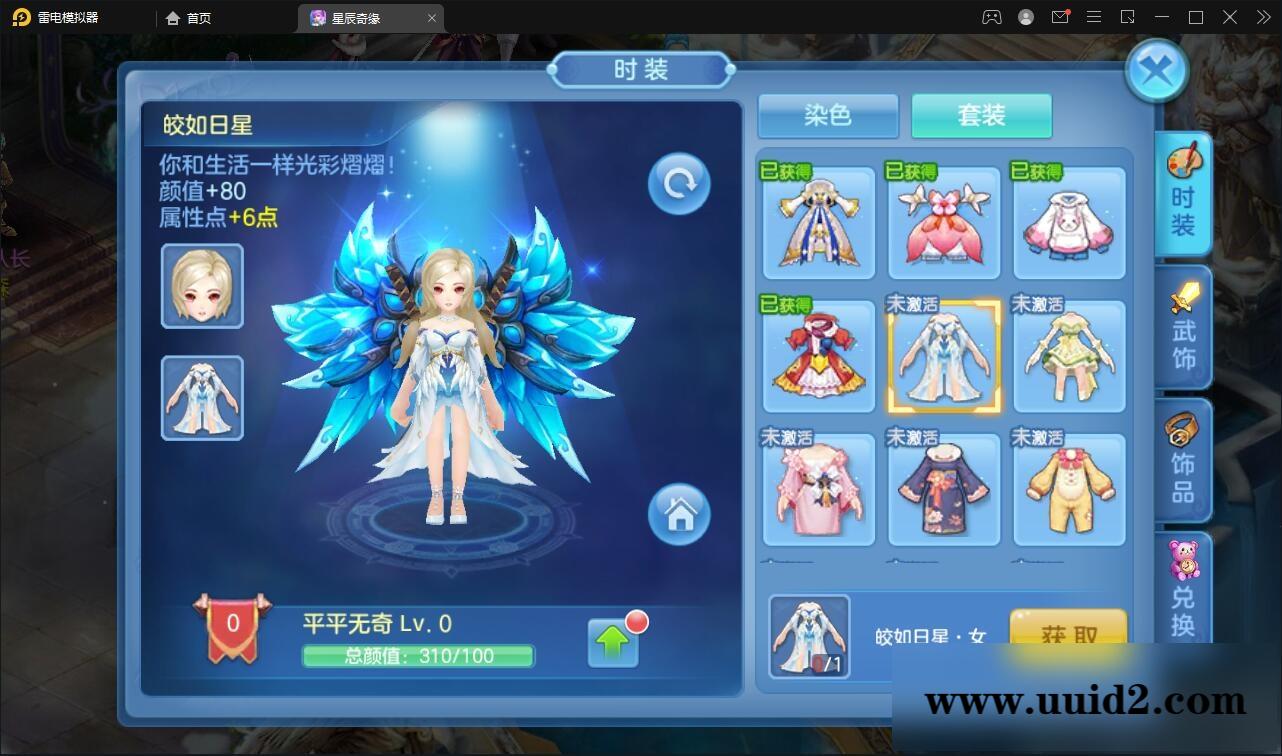Screen dimensions: 1282x756
Task: Open the emulator hamburger menu icon
Action: [x=1095, y=17]
